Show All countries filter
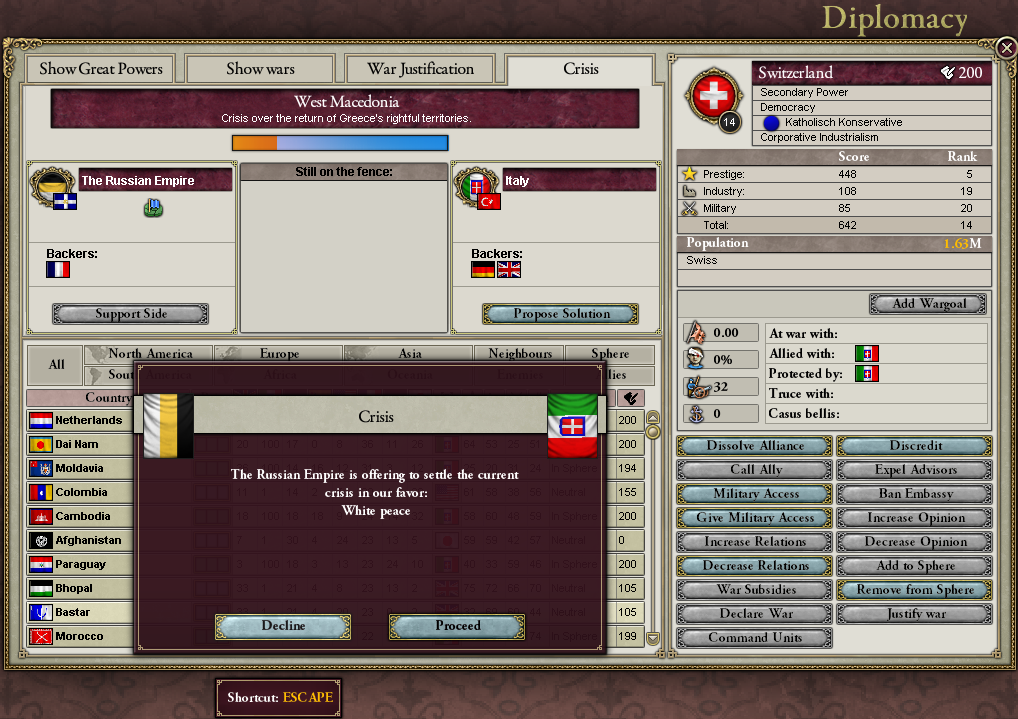The height and width of the screenshot is (719, 1018). pyautogui.click(x=56, y=365)
